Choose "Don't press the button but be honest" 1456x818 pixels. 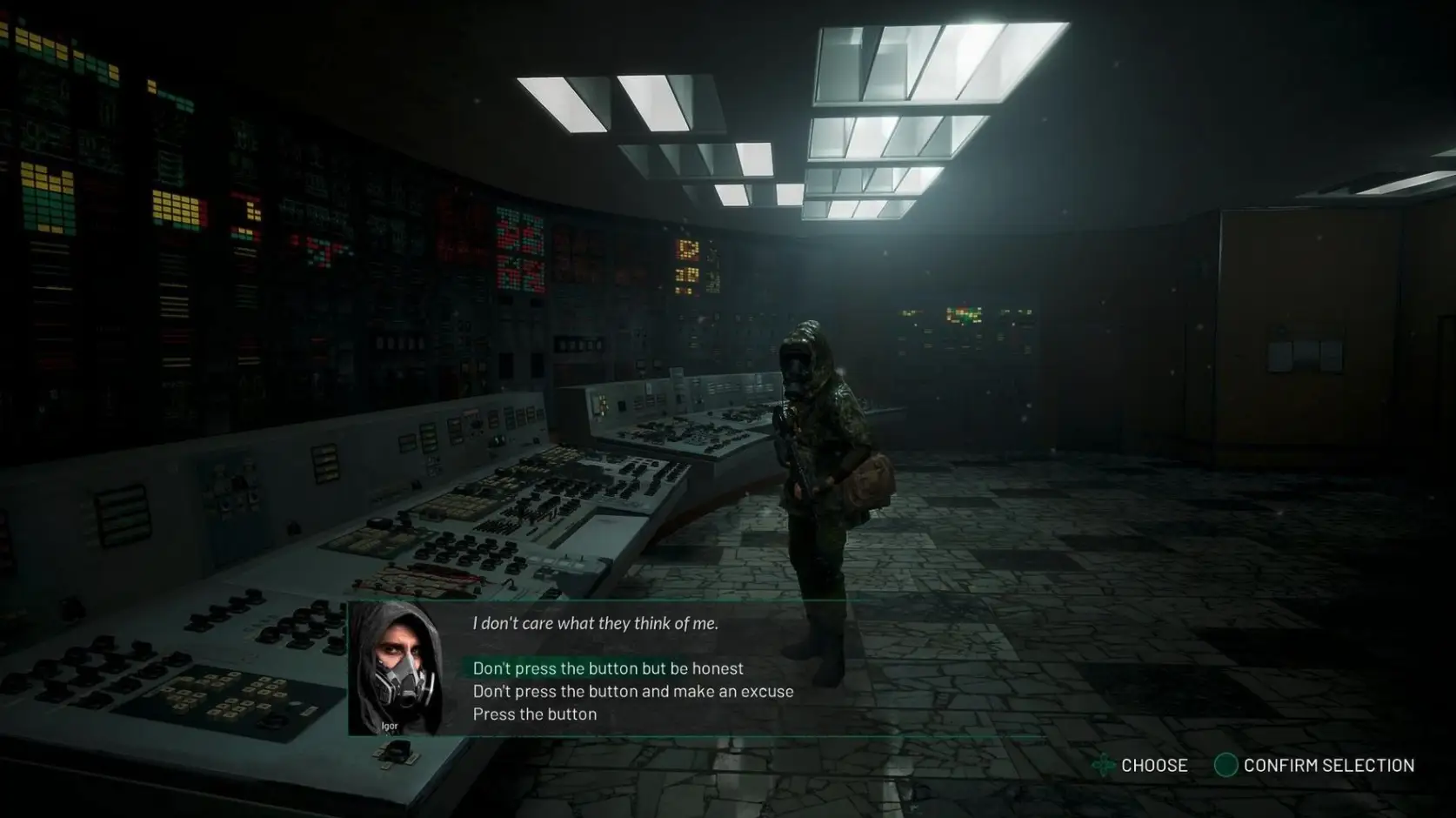pos(608,668)
